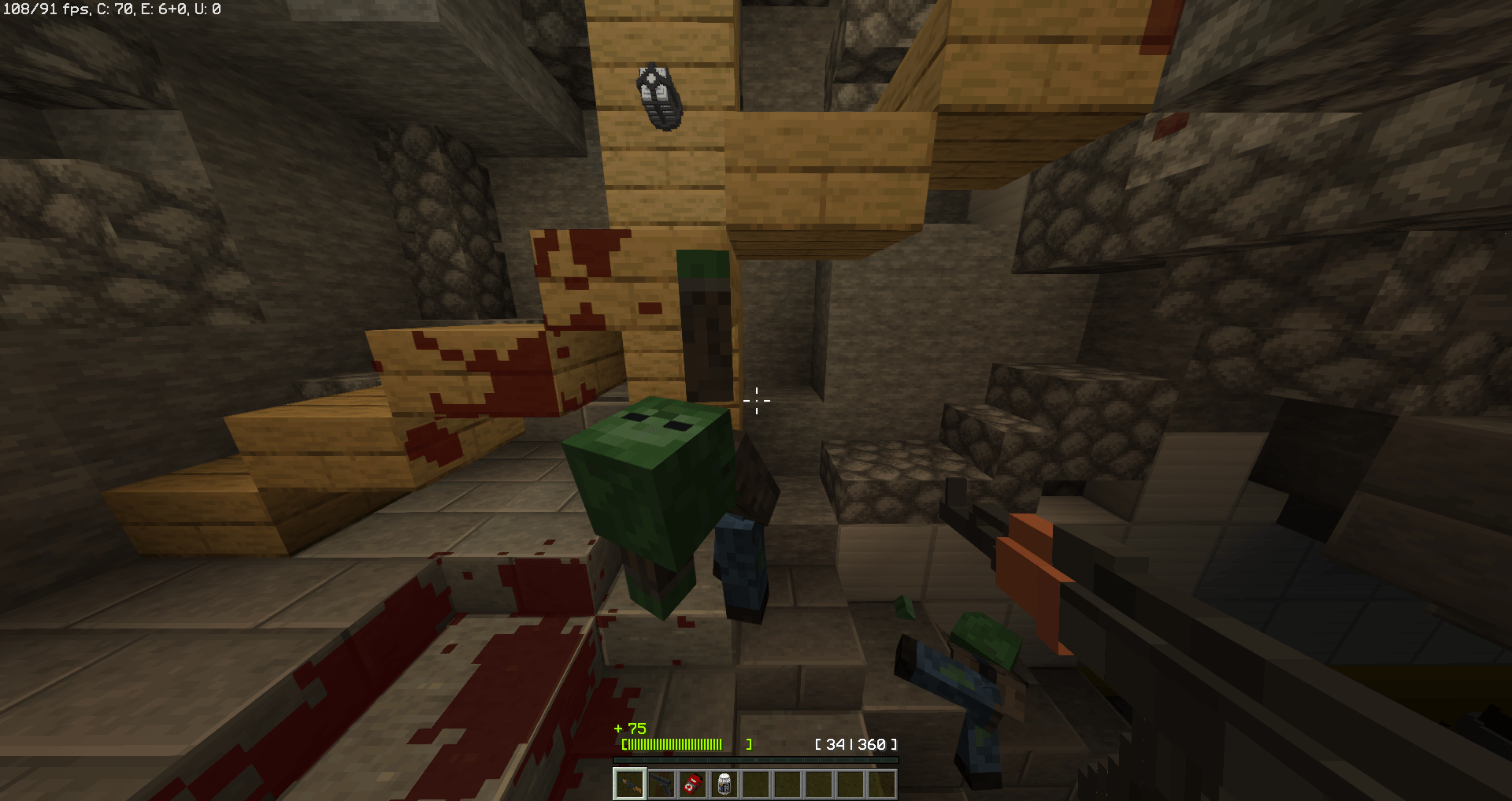Image resolution: width=1512 pixels, height=801 pixels.
Task: Click the ammo counter showing 34|360
Action: pos(857,743)
